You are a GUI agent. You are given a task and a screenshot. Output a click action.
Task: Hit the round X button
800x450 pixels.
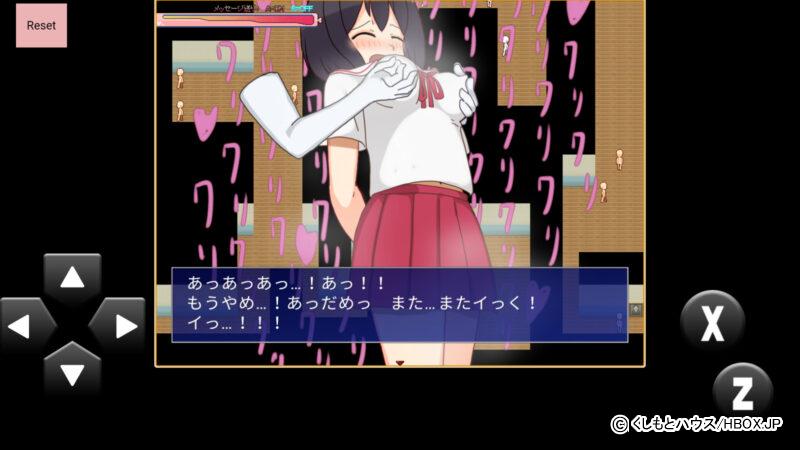click(x=712, y=321)
